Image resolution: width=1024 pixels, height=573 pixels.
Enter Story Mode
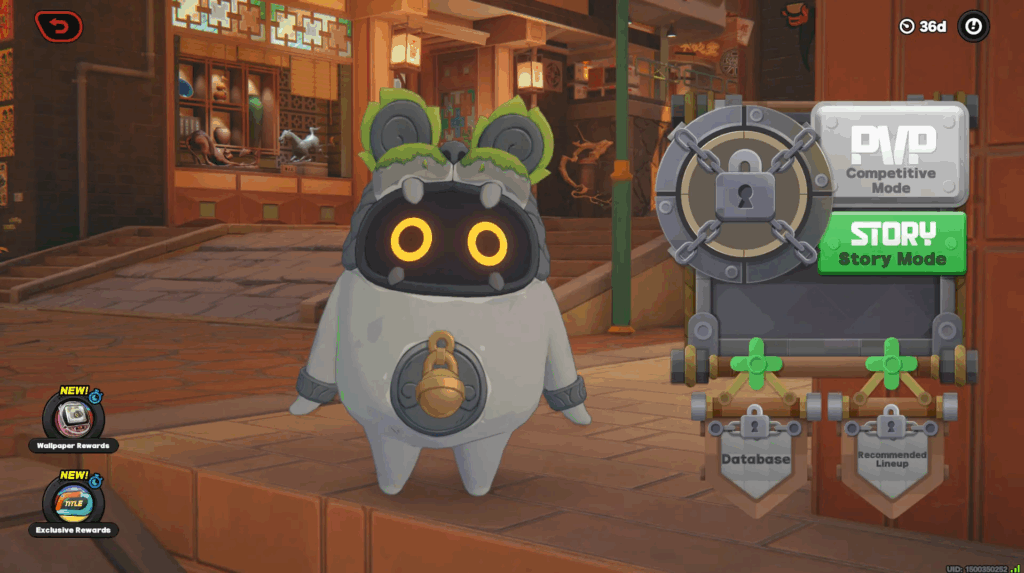[x=892, y=243]
